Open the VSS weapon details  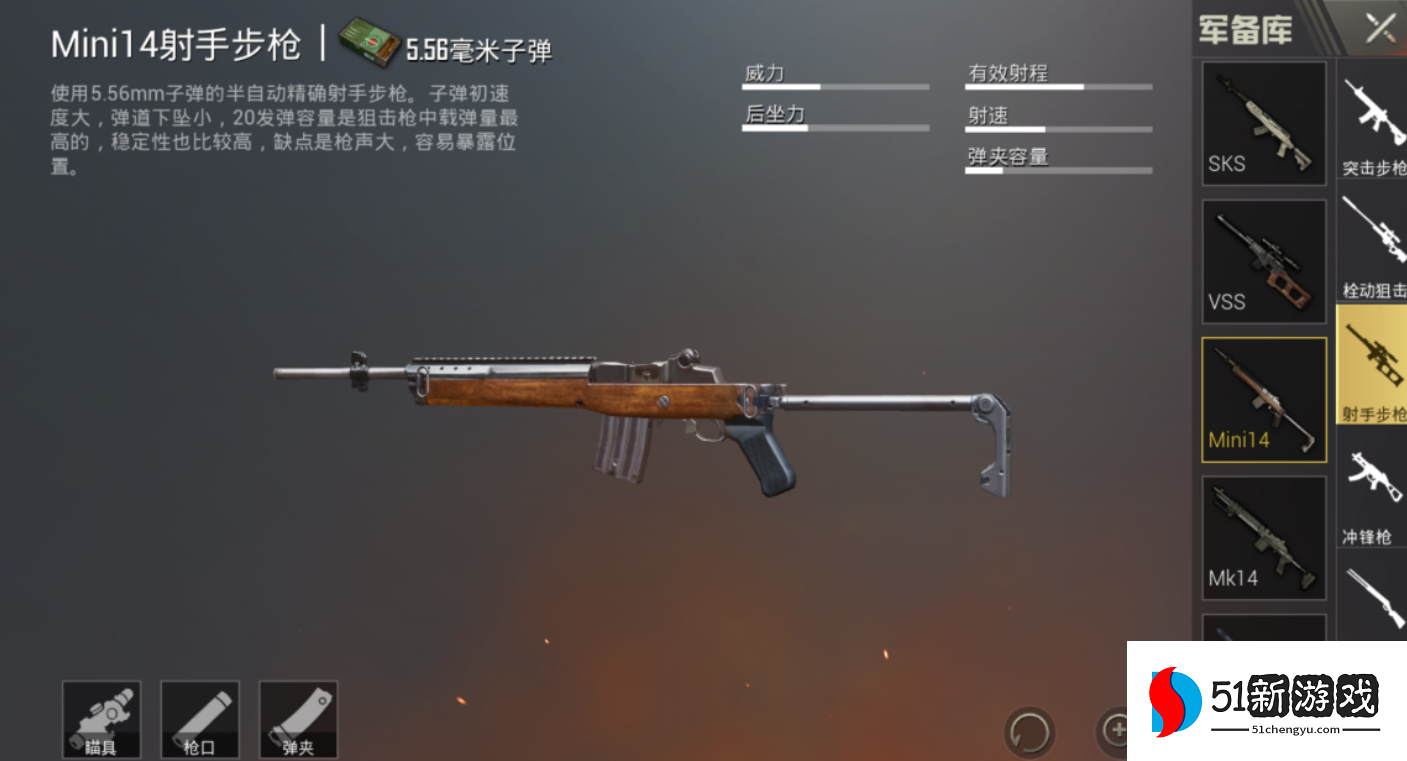[1263, 260]
